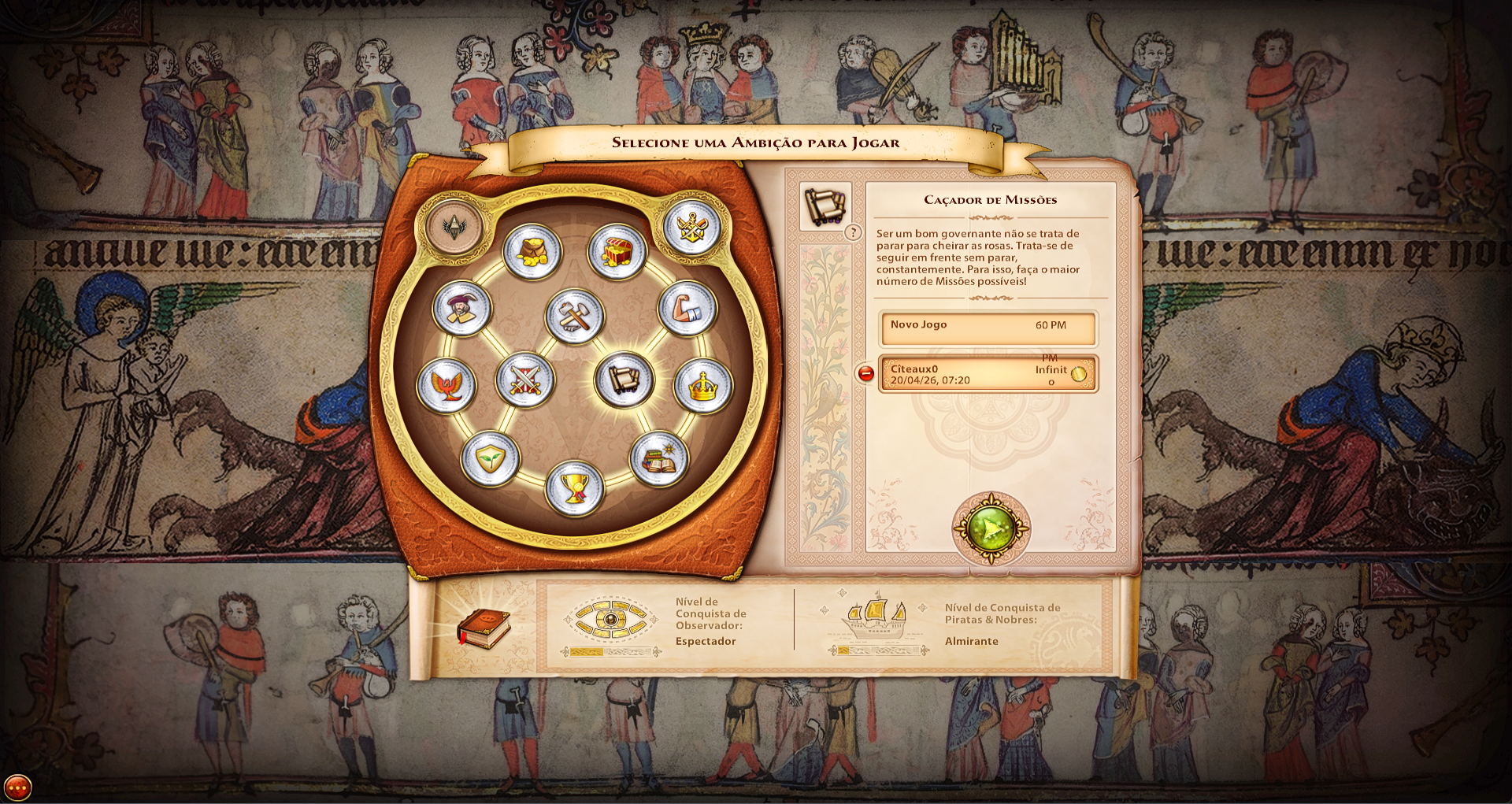Select the gold sack ambition medallion
The image size is (1512, 804).
[532, 252]
